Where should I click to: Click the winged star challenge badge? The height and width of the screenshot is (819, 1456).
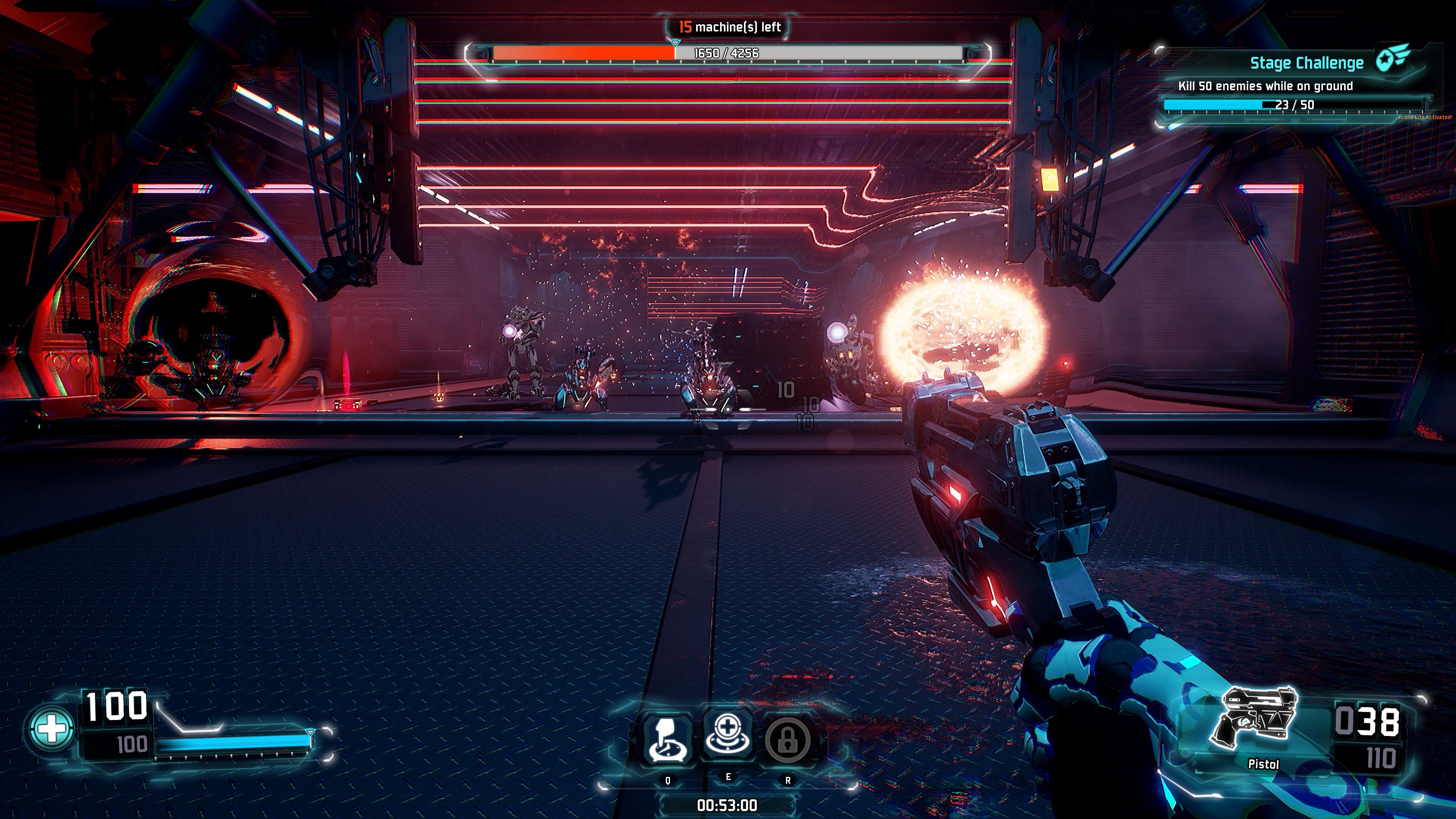[1393, 58]
